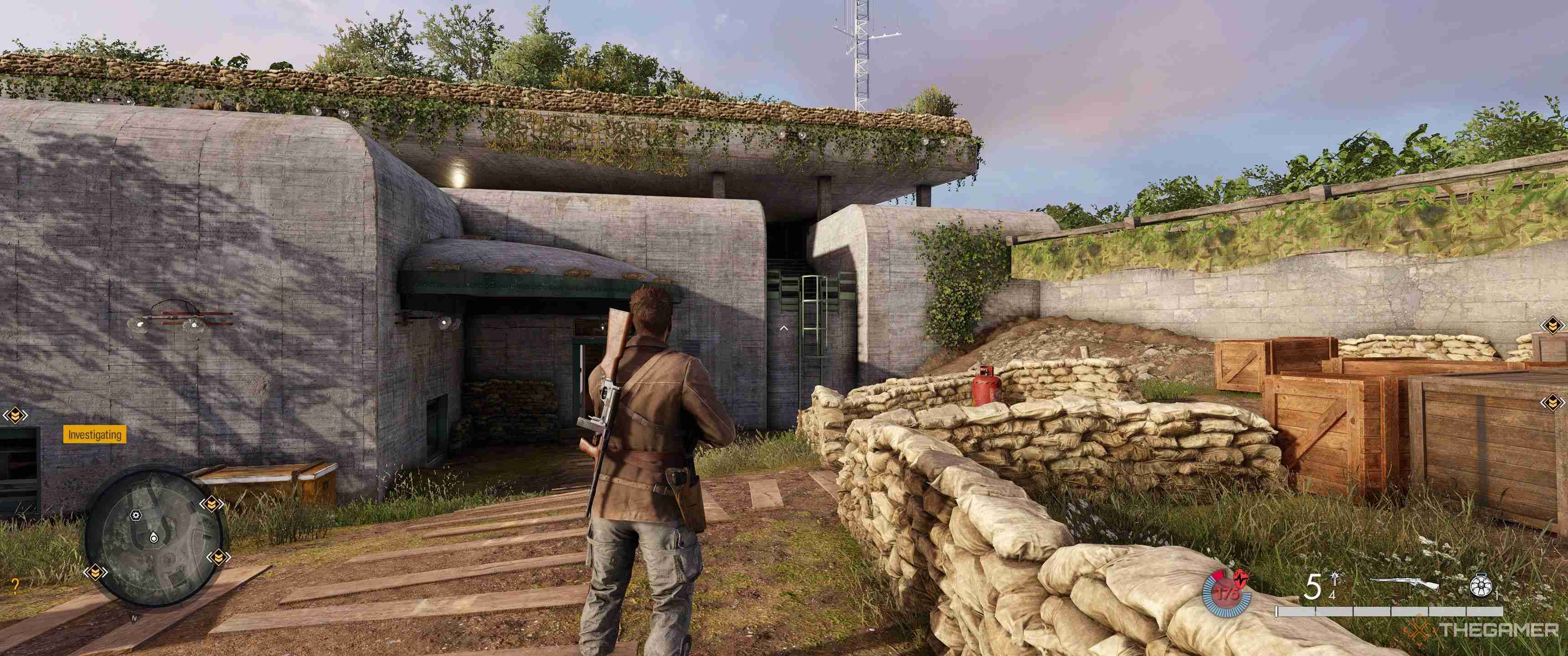This screenshot has width=1568, height=656.
Task: Toggle the Investigating alert status
Action: (x=95, y=435)
